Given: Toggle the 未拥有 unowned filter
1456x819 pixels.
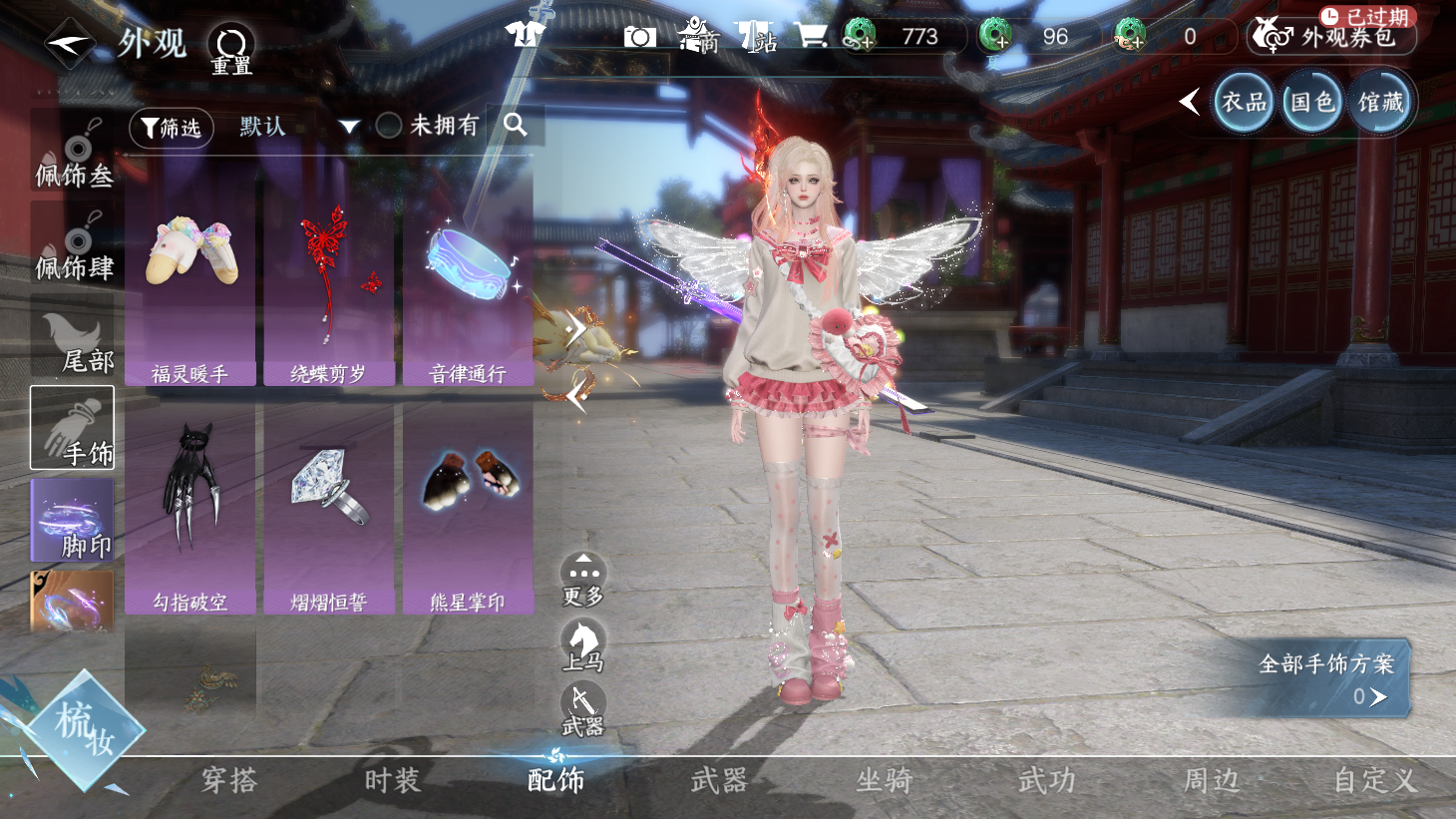Looking at the screenshot, I should coord(389,126).
